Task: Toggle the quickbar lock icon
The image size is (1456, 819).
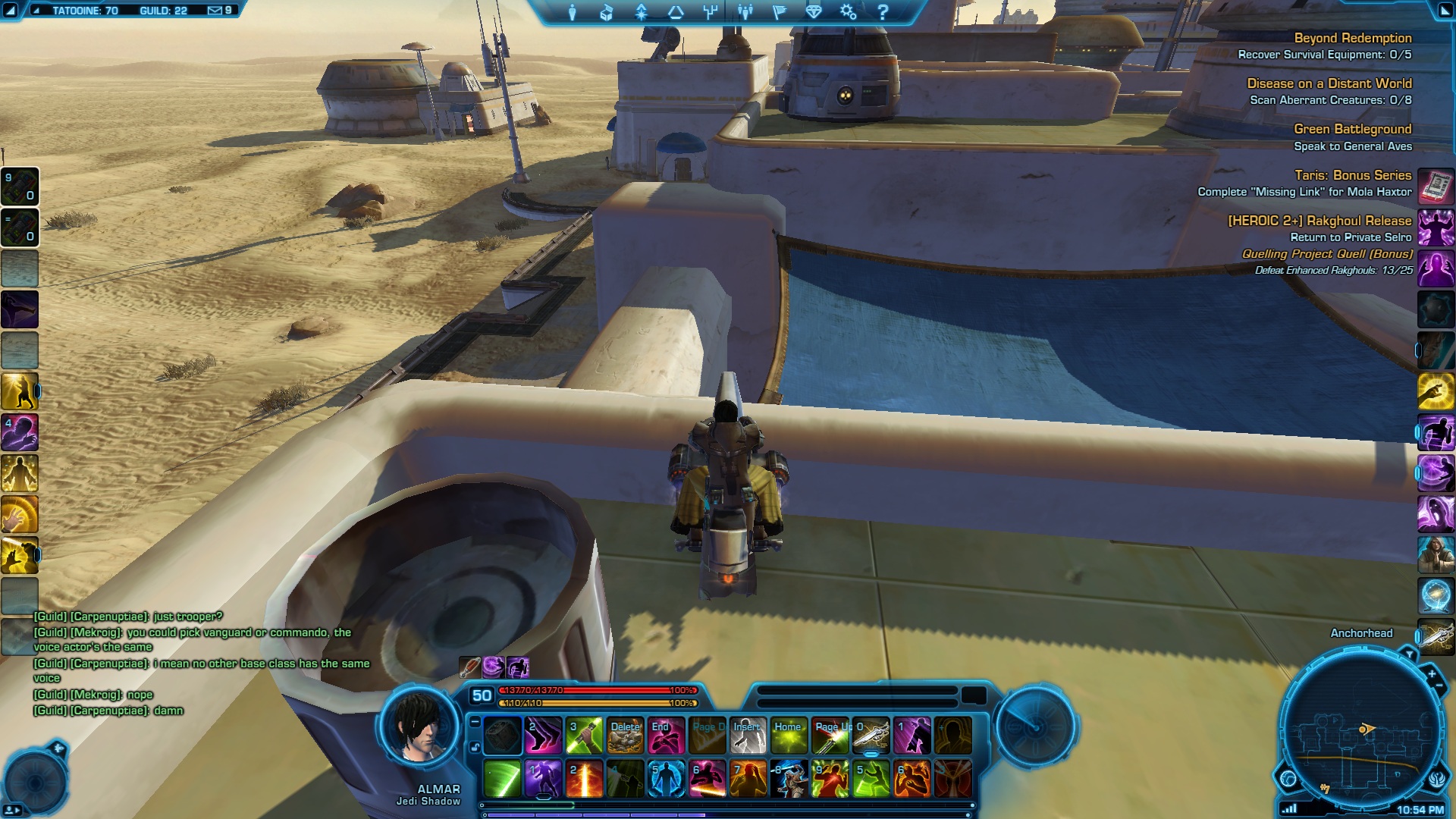Action: point(475,748)
